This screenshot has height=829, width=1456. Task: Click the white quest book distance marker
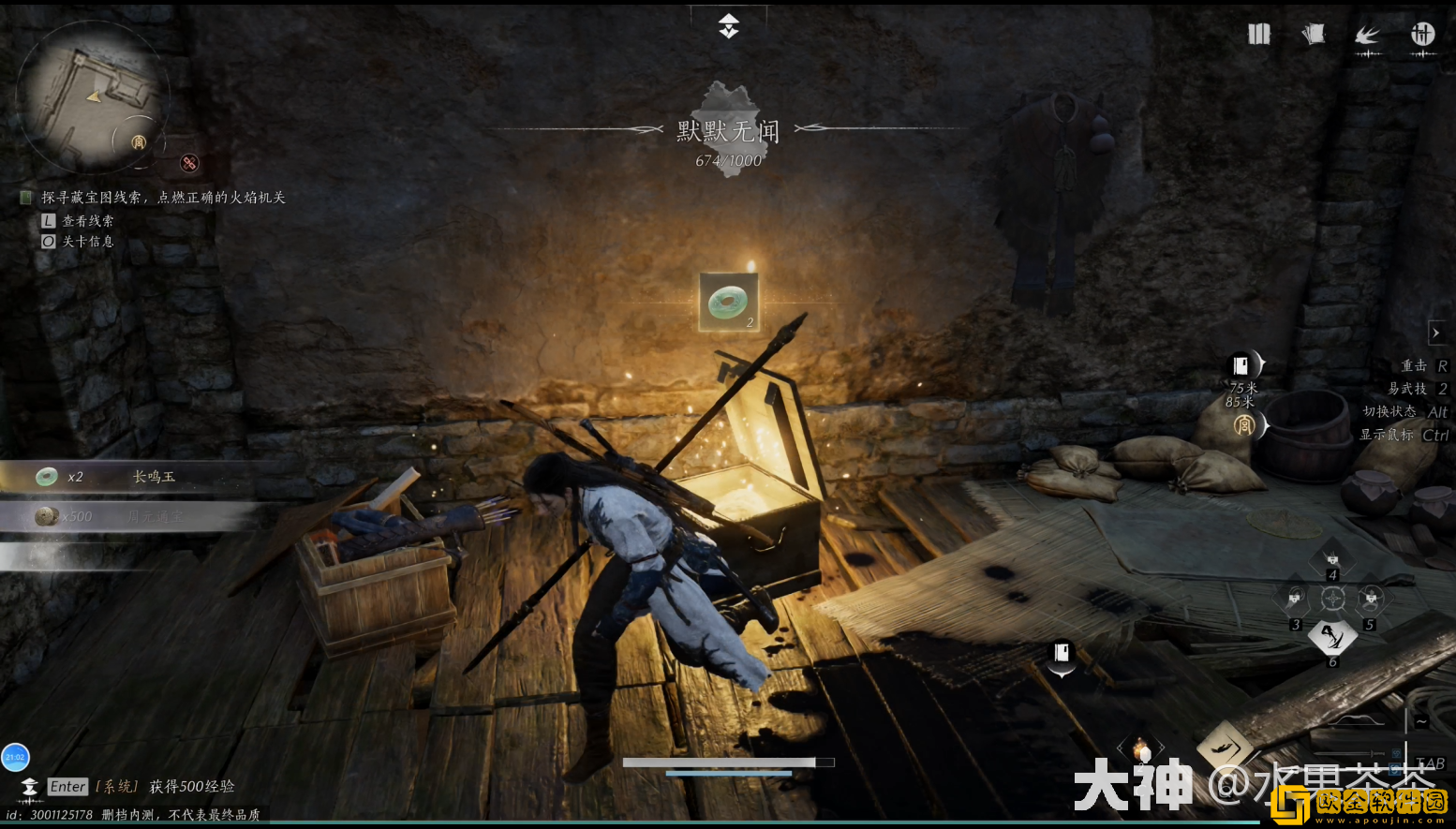[x=1241, y=364]
